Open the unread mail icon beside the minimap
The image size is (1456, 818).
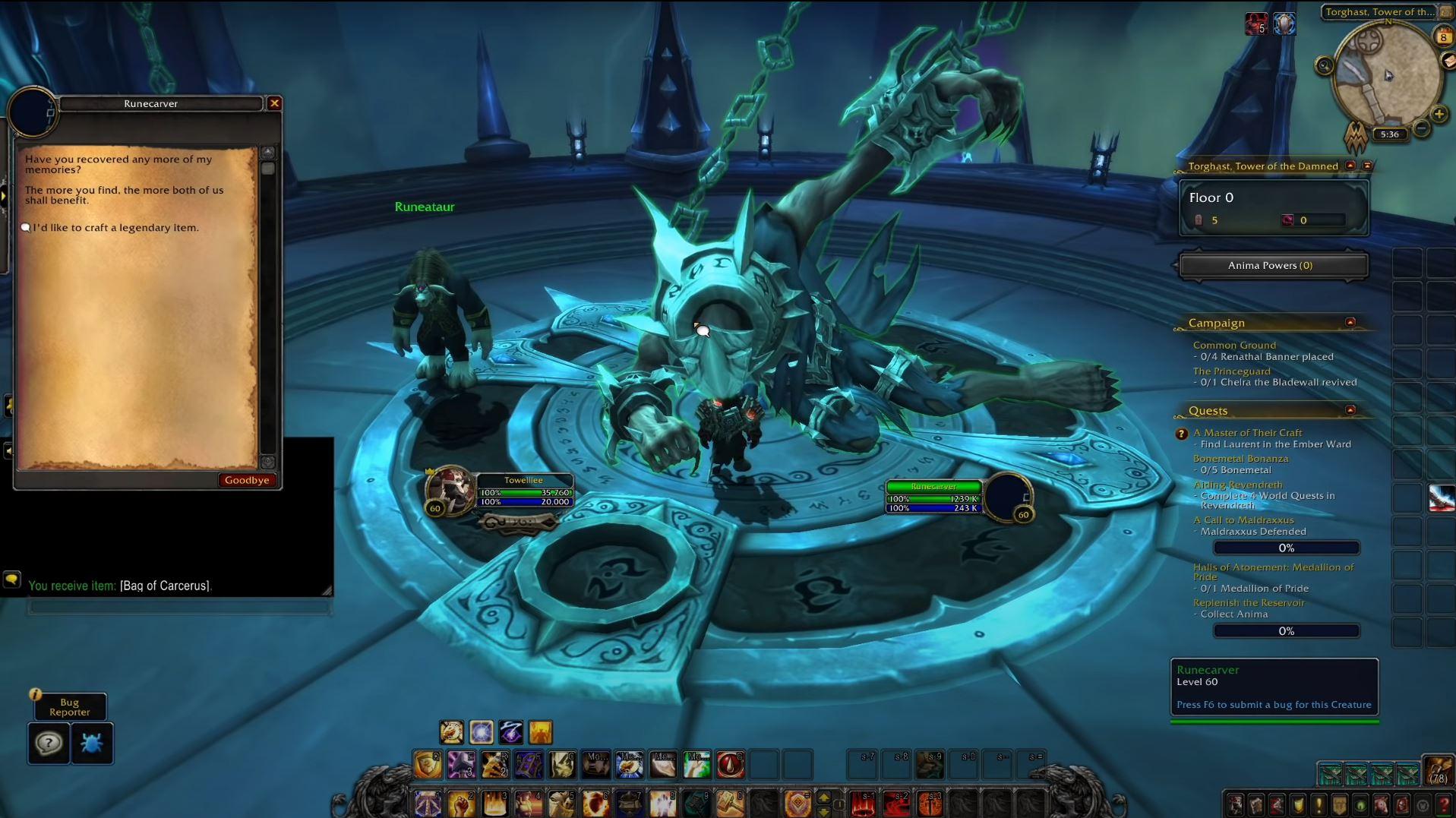pyautogui.click(x=1448, y=61)
